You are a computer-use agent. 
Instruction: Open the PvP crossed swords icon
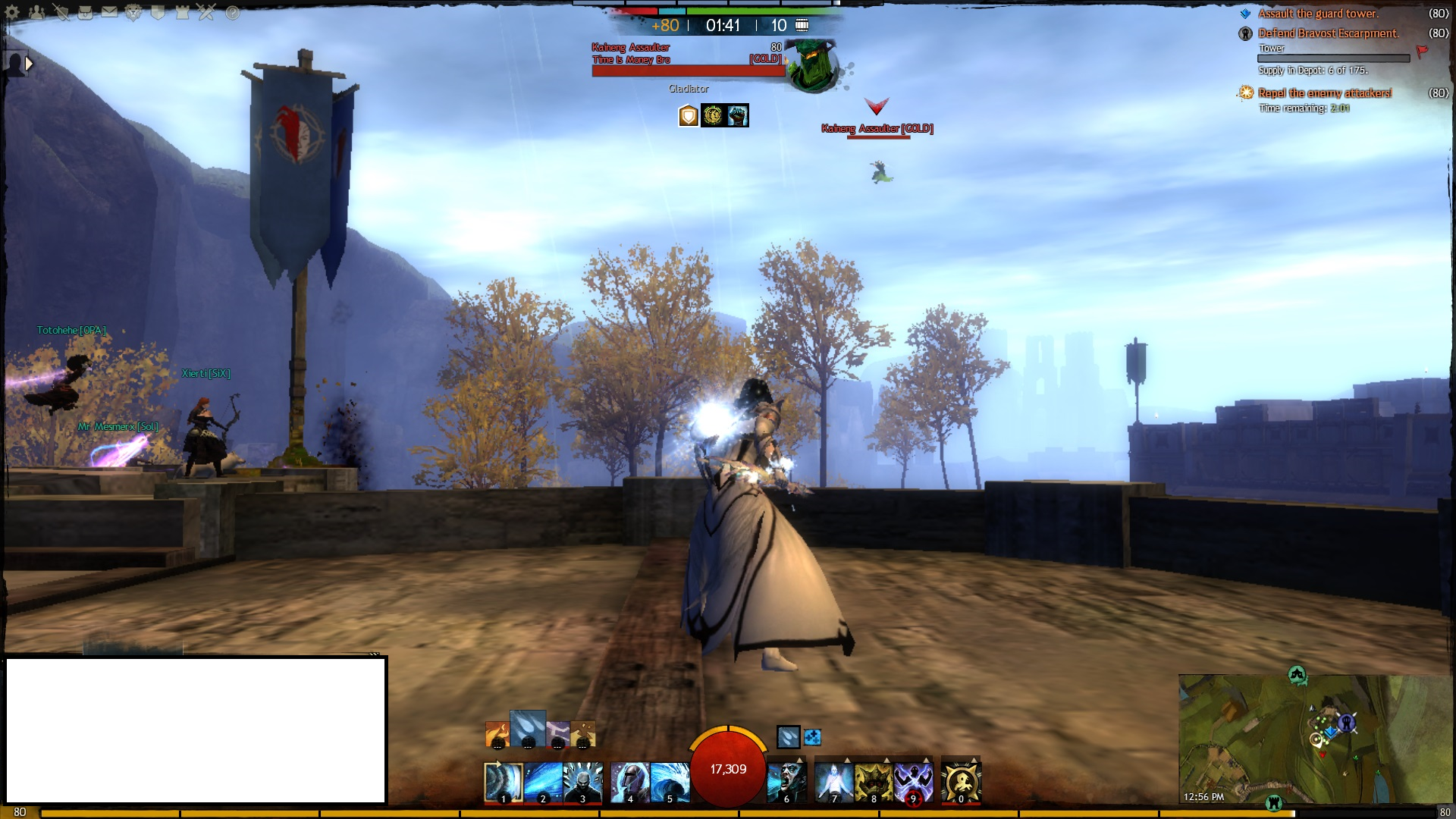click(207, 13)
